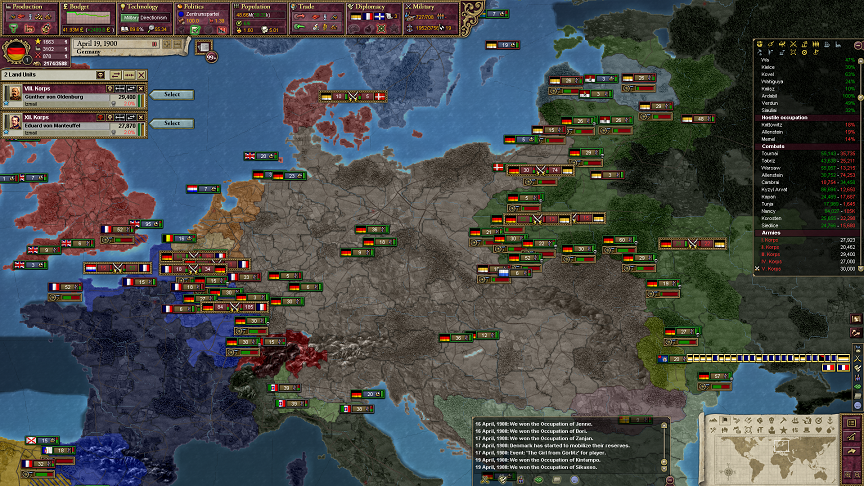Image resolution: width=864 pixels, height=486 pixels.
Task: Select the VII. Korps army row
Action: point(70,93)
